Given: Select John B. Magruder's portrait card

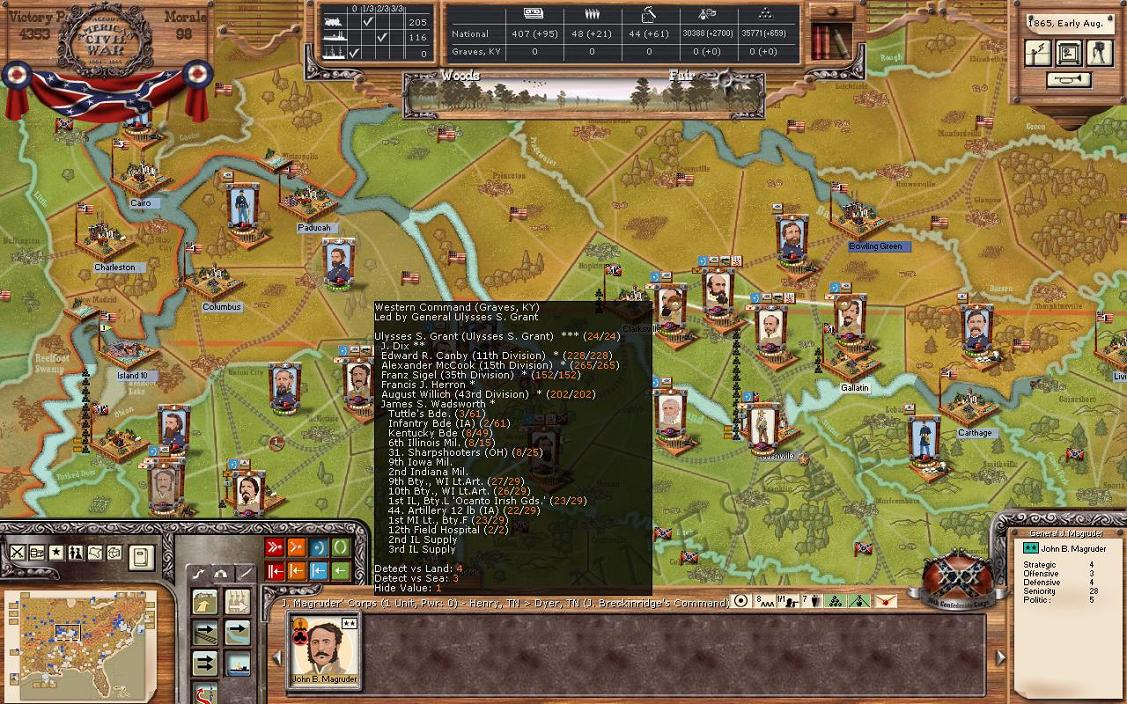Looking at the screenshot, I should [x=323, y=651].
